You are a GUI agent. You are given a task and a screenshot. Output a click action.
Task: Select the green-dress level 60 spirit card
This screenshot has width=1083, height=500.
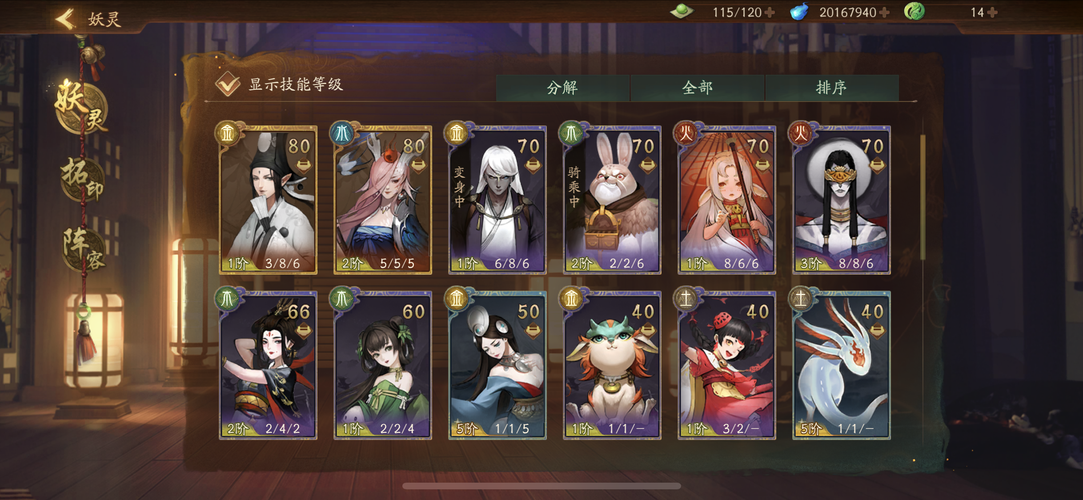pyautogui.click(x=381, y=365)
